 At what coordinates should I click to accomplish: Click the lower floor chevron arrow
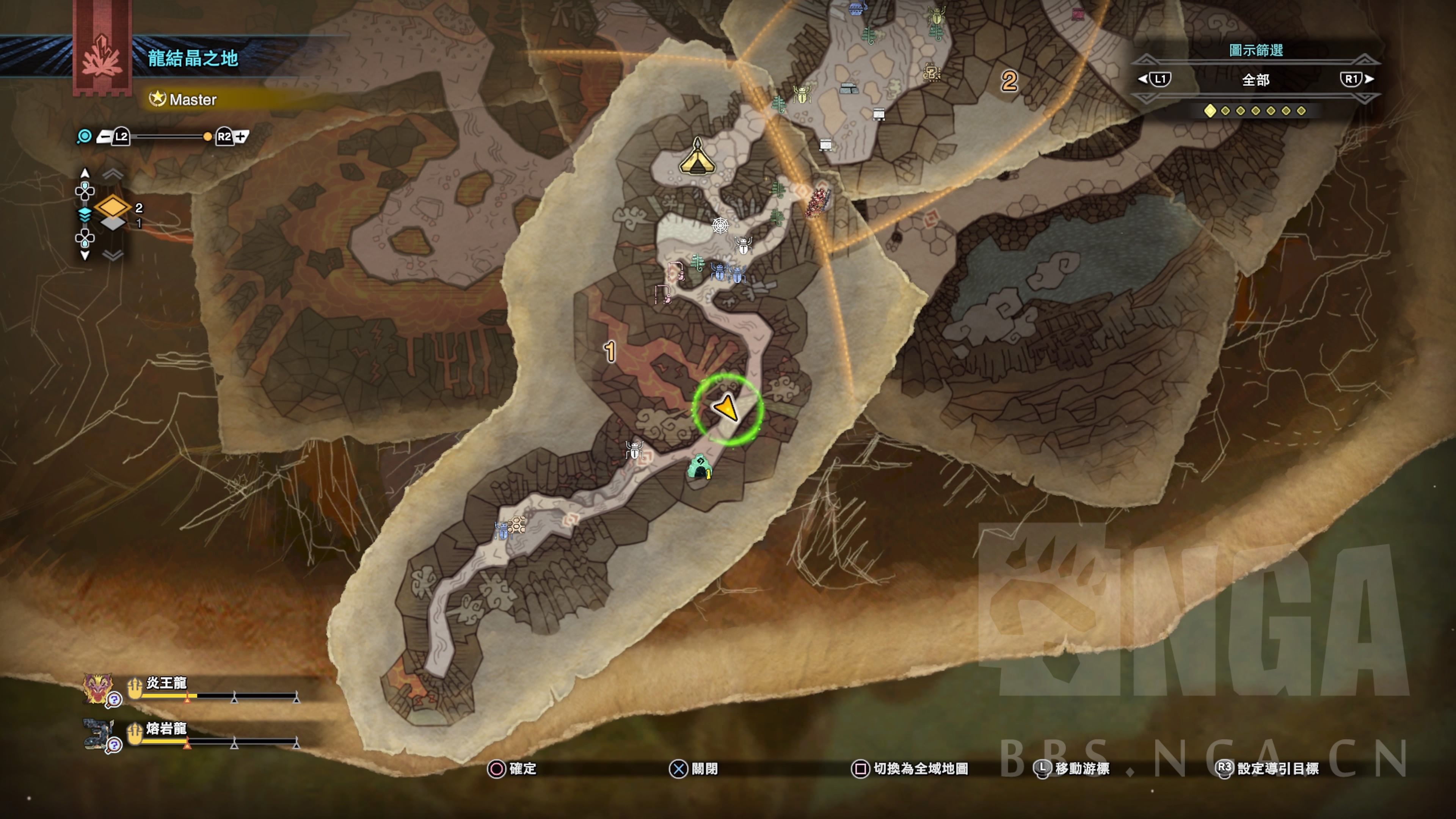coord(113,256)
